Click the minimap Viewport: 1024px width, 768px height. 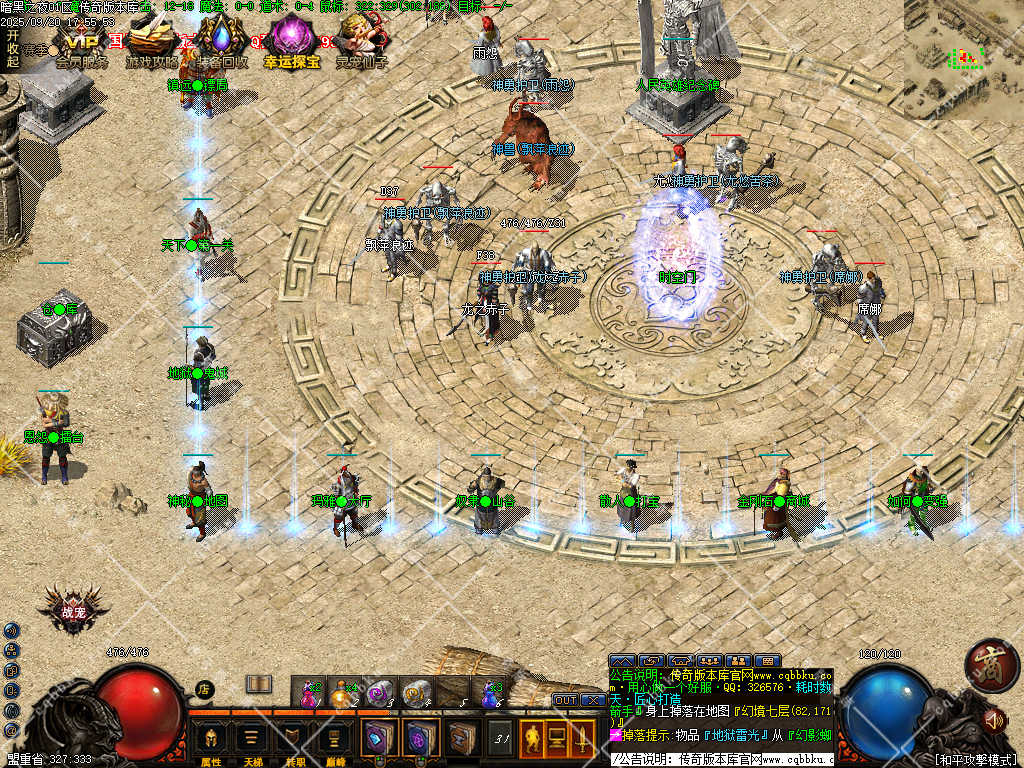click(x=963, y=58)
